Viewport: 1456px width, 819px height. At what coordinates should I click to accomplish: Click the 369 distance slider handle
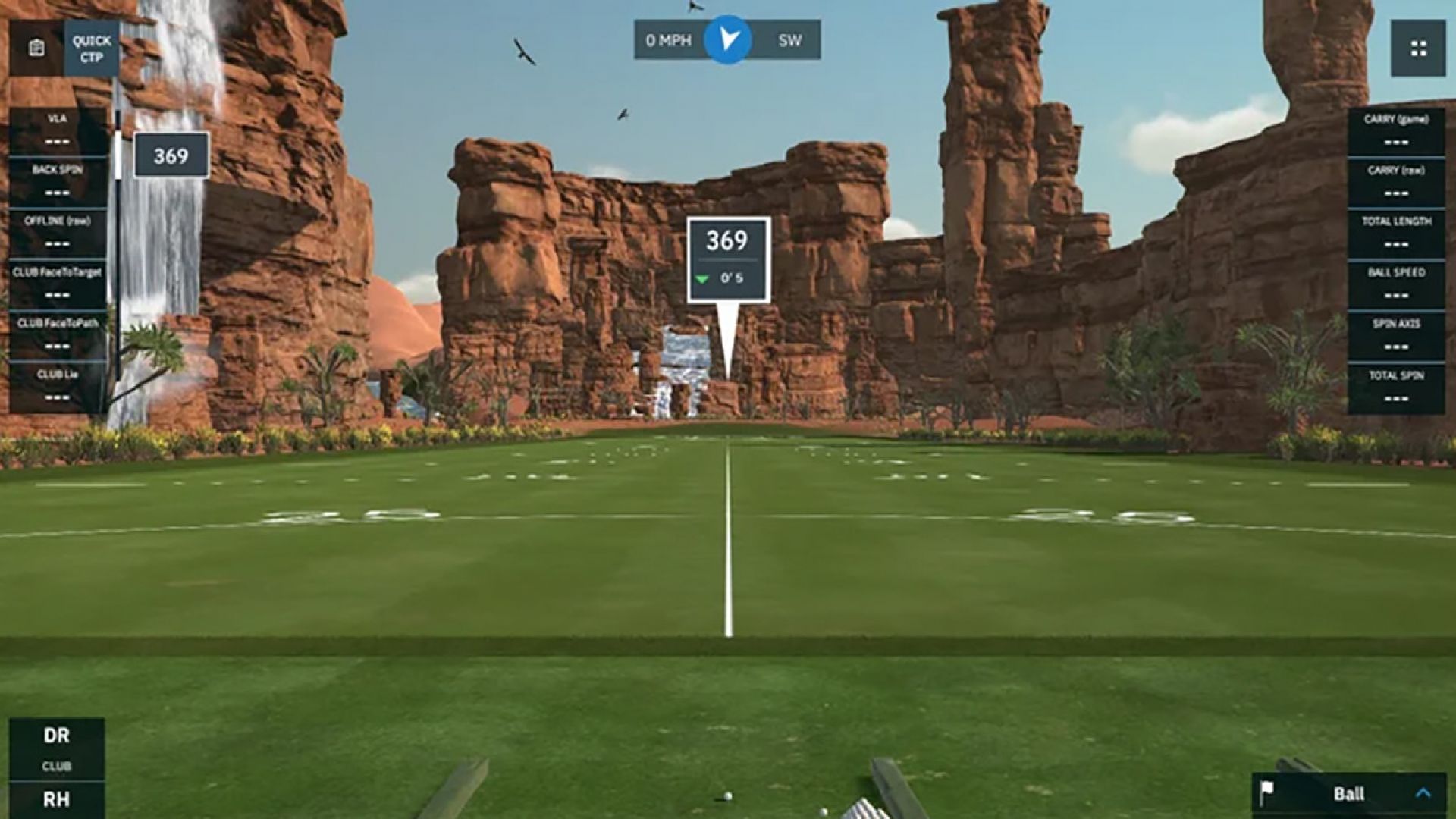(171, 155)
